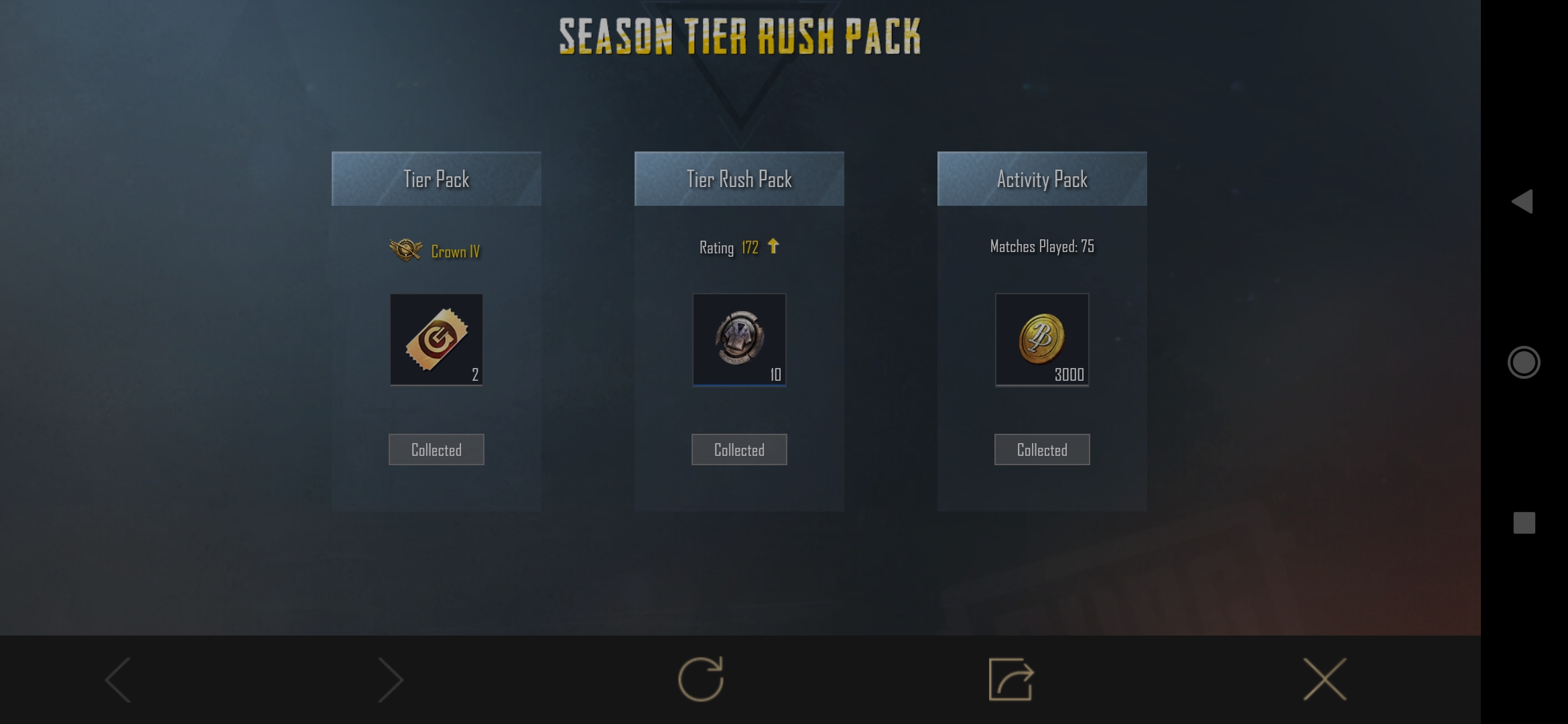Screen dimensions: 1568x724
Task: Click the back navigation arrow at bottom
Action: click(x=117, y=678)
